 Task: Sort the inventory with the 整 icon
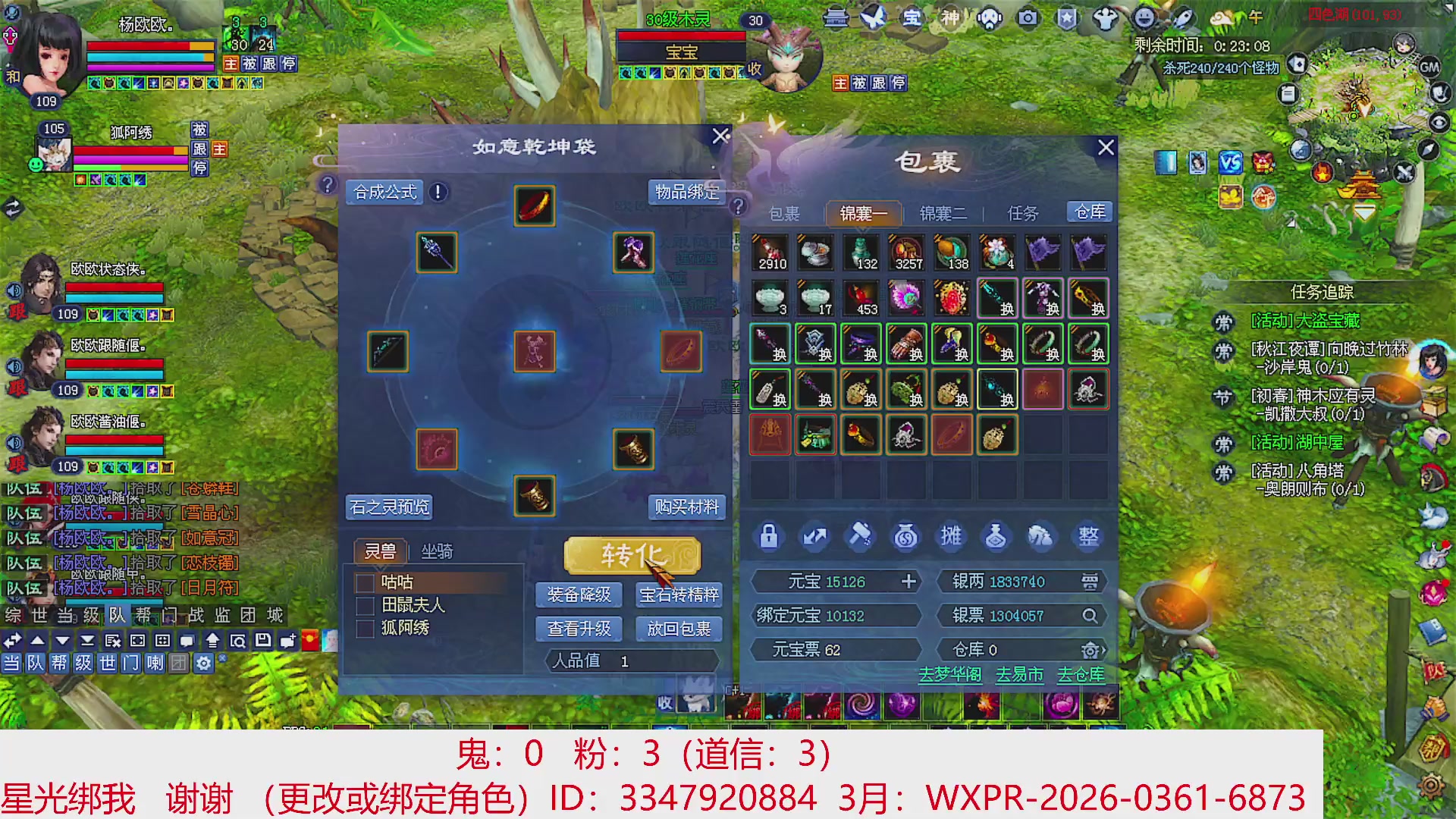pyautogui.click(x=1087, y=536)
